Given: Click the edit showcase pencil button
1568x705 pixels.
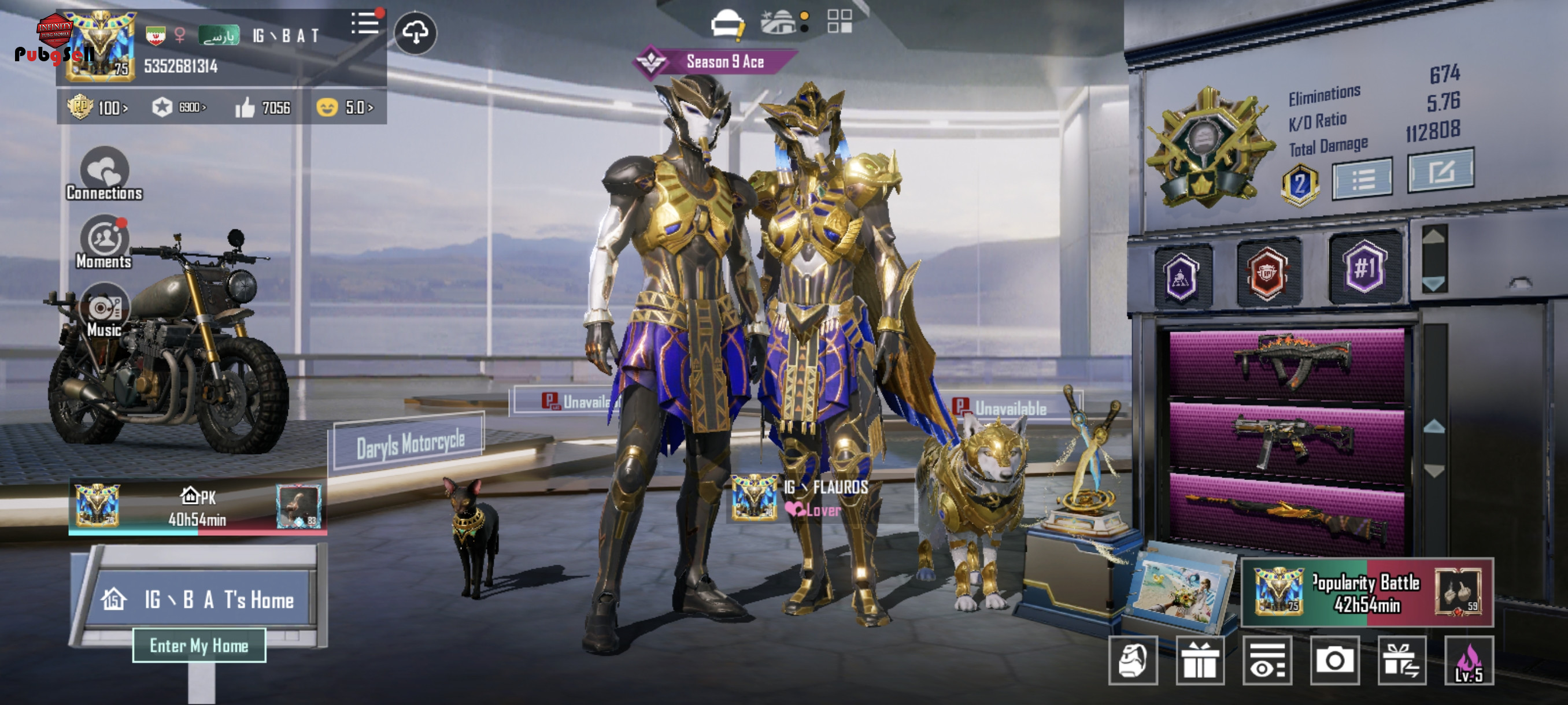Looking at the screenshot, I should coord(1440,172).
